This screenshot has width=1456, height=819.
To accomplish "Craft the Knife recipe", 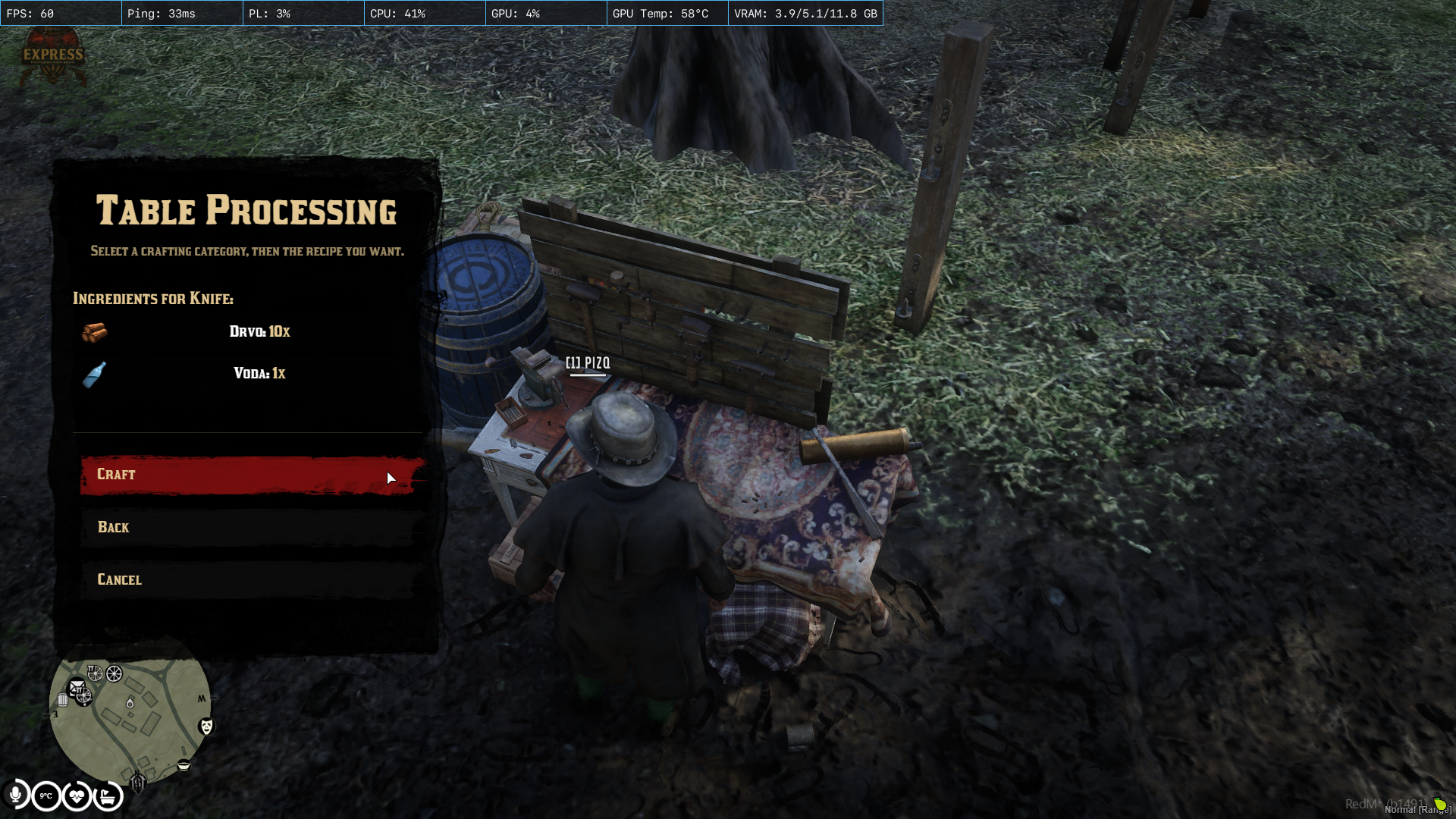I will pyautogui.click(x=250, y=475).
